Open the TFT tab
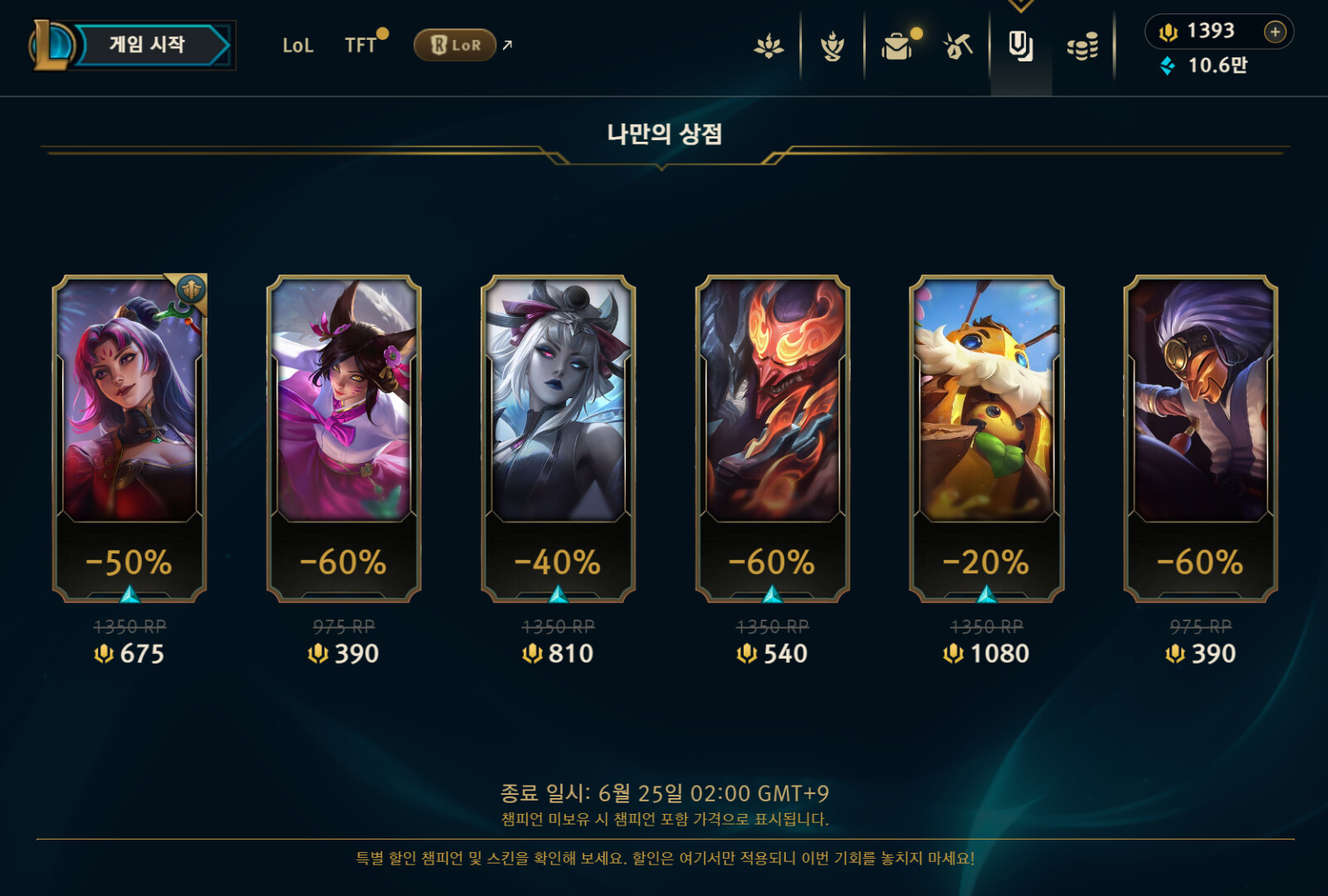The width and height of the screenshot is (1328, 896). (361, 46)
